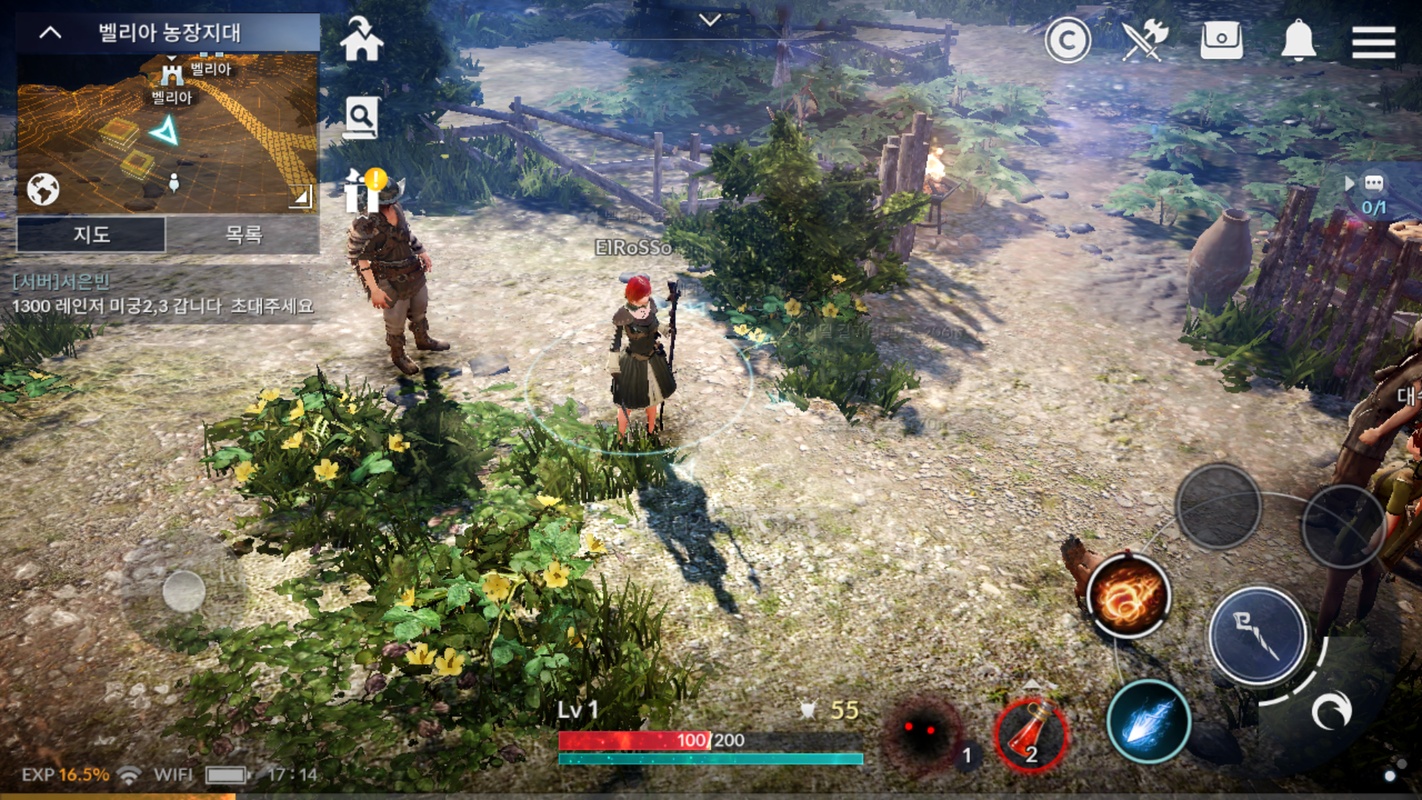Viewport: 1422px width, 800px height.
Task: Open the gift box with alert
Action: [363, 190]
